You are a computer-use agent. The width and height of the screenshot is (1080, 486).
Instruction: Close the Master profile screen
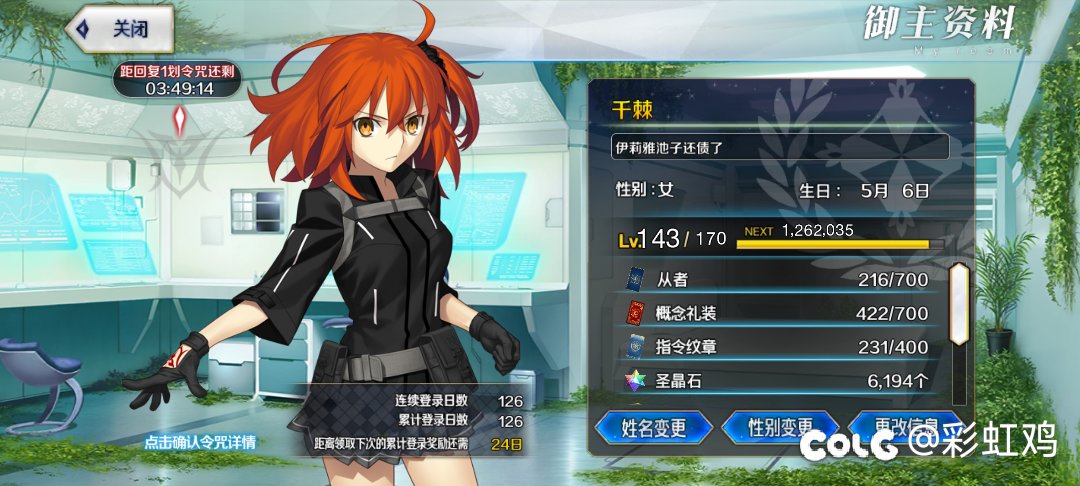(x=120, y=28)
